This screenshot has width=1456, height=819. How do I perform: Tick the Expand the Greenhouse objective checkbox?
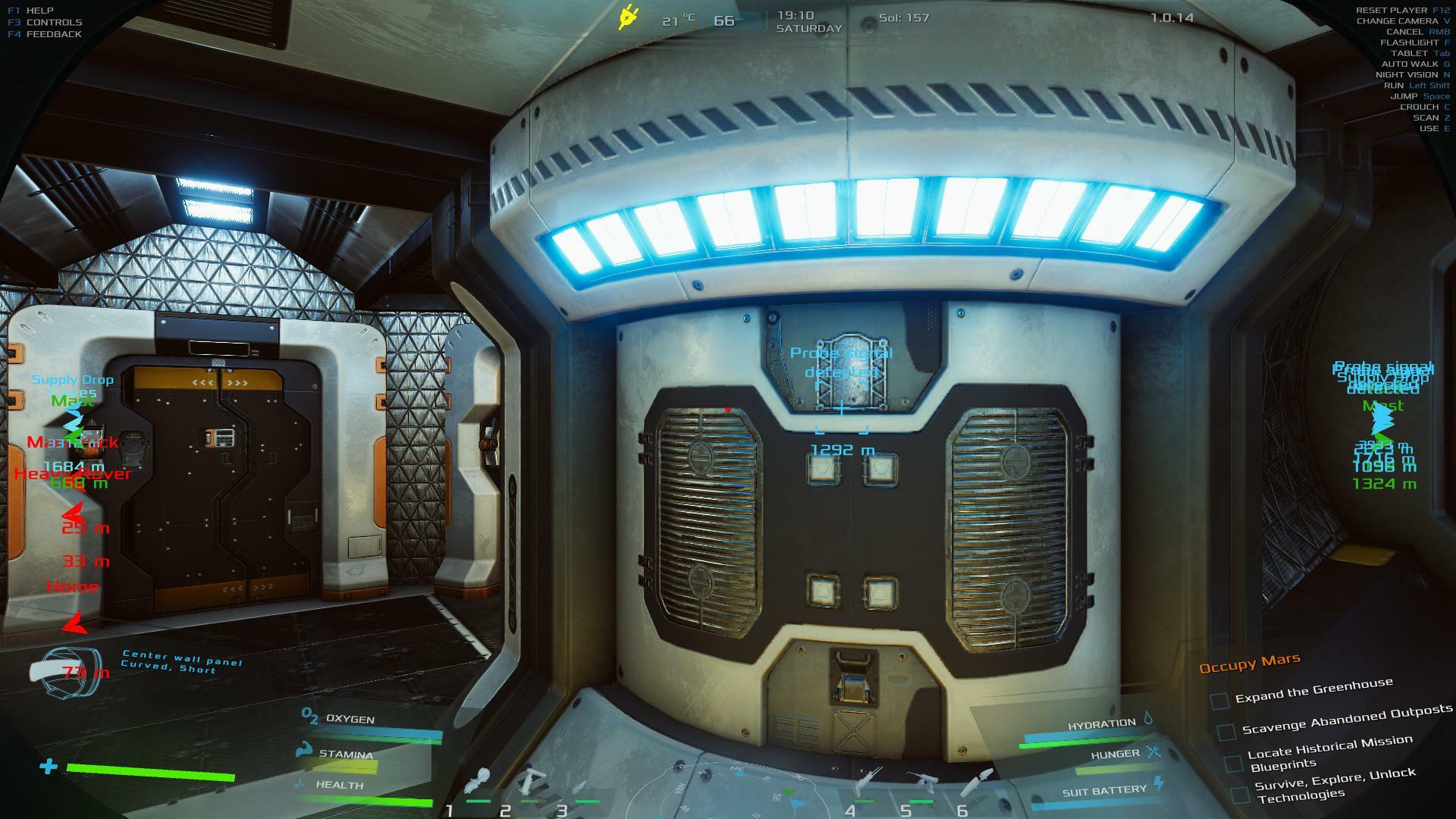click(x=1219, y=701)
